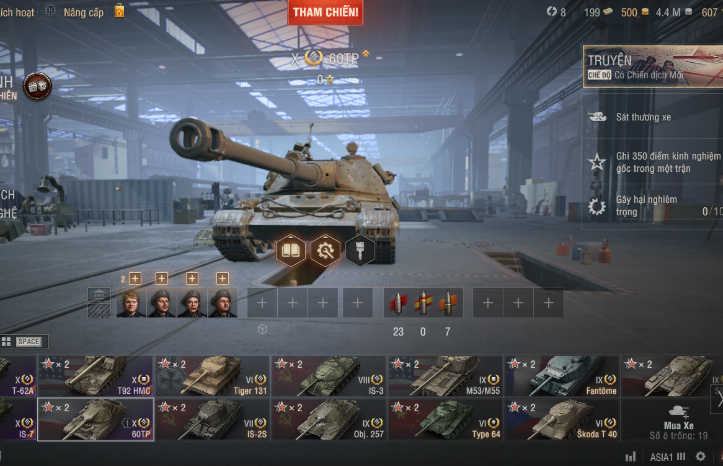The width and height of the screenshot is (723, 466).
Task: Select the IS-3 tank from carousel
Action: tap(329, 376)
